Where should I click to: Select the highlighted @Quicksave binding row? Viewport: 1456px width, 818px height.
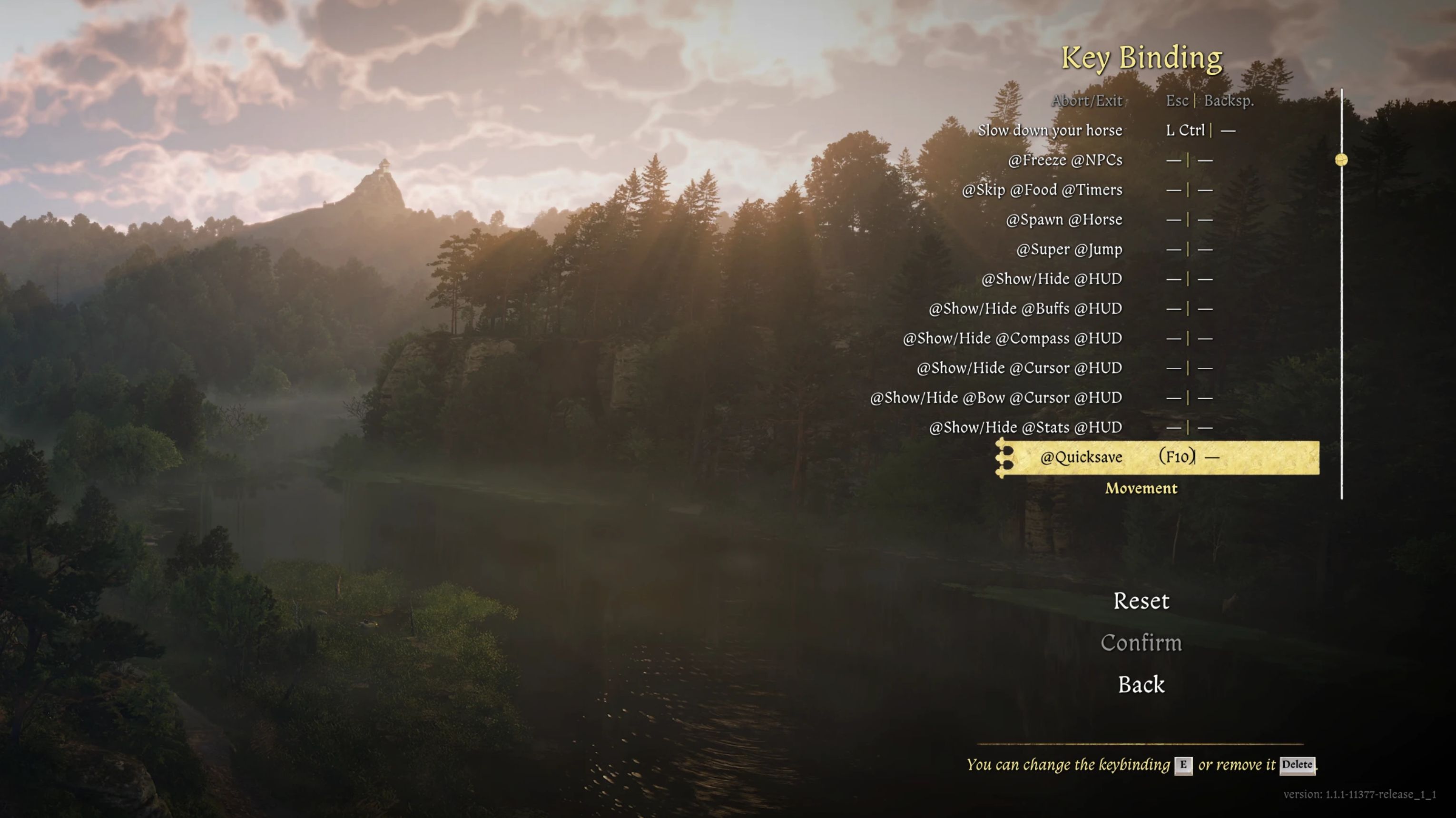pos(1081,457)
